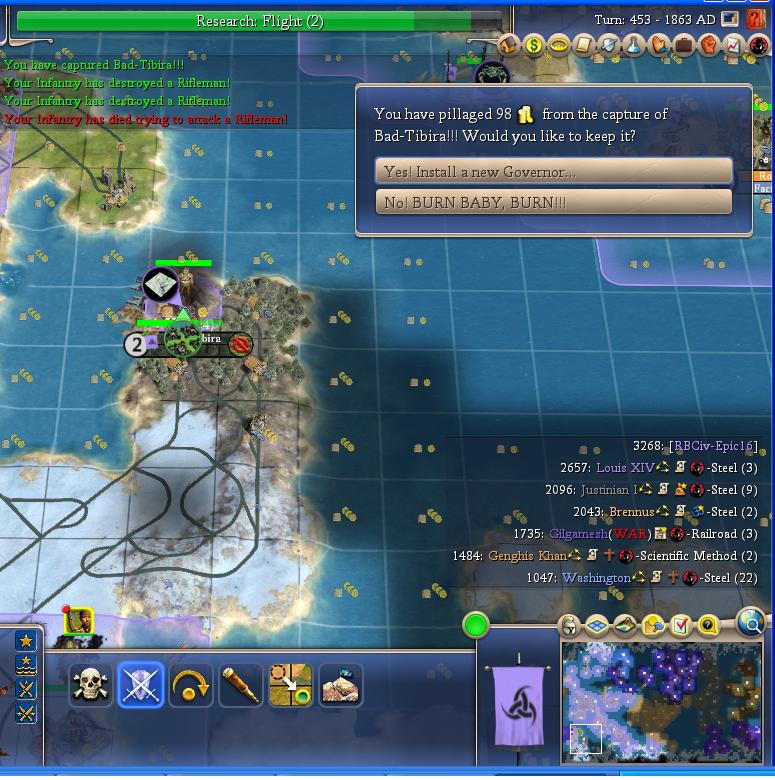Choose No! BURN BABY, BURN!!!
Viewport: 775px width, 780px height.
coord(553,202)
